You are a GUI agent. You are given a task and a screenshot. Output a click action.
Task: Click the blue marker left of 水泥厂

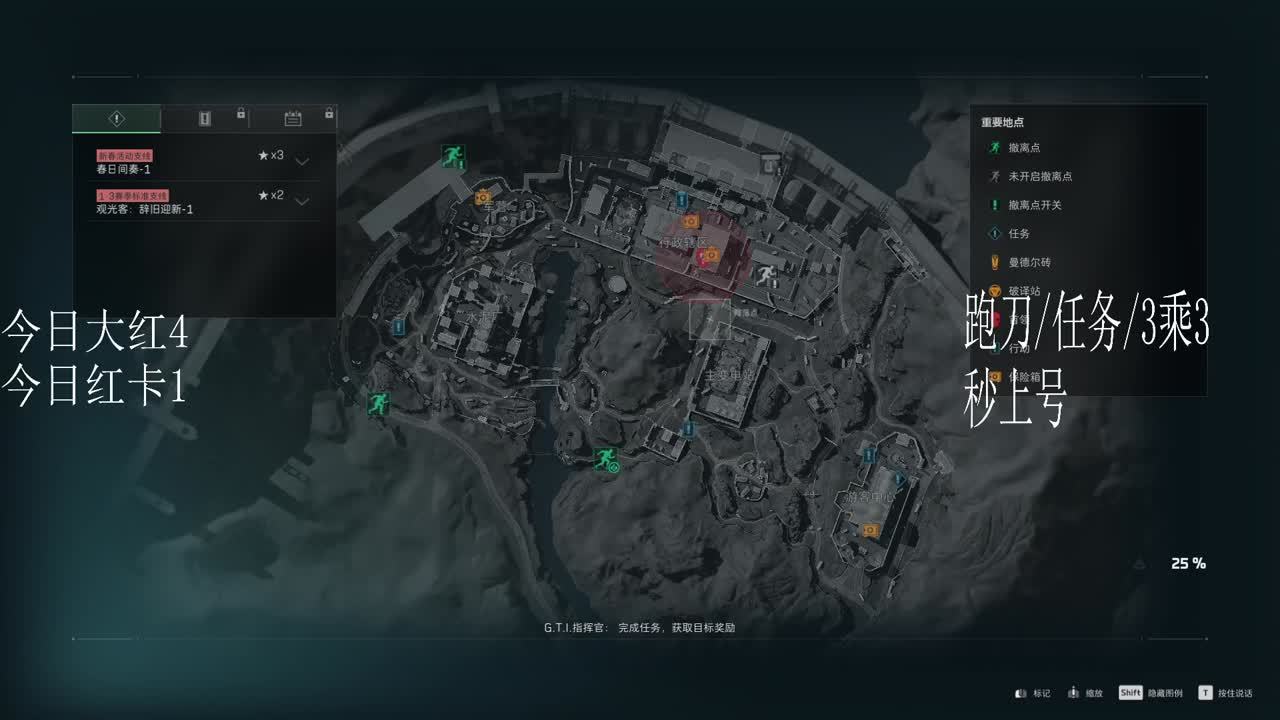[x=398, y=327]
